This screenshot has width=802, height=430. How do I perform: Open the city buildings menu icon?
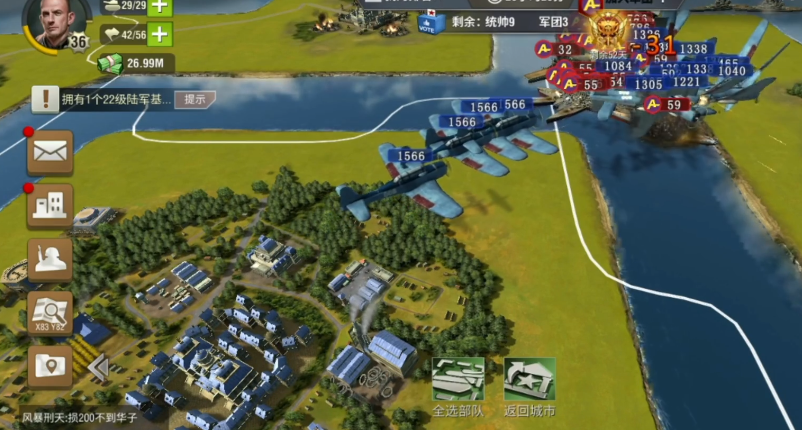click(x=50, y=206)
